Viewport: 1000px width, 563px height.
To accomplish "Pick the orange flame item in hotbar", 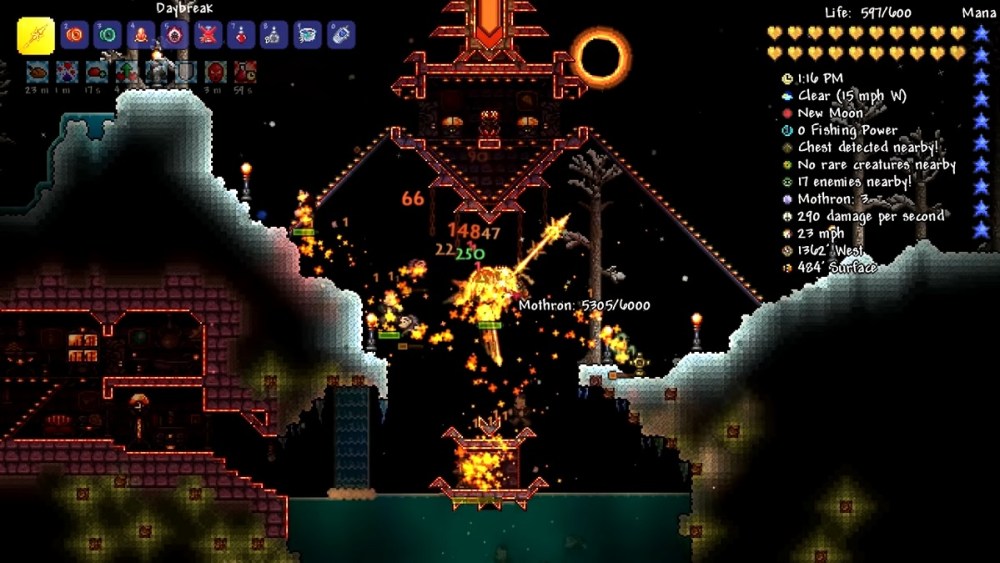I will coord(142,36).
